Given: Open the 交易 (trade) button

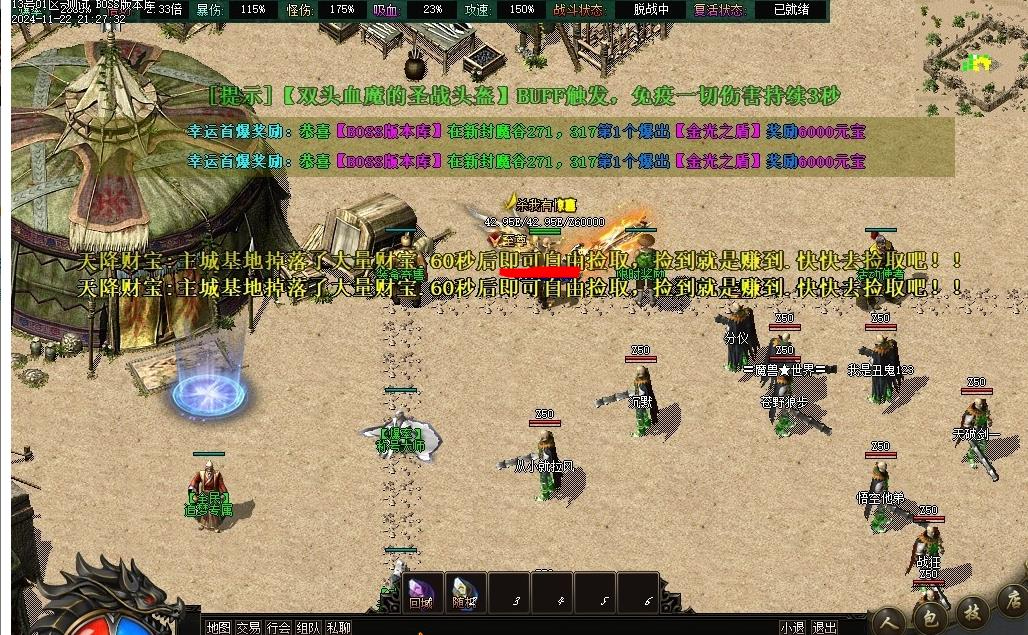Looking at the screenshot, I should [248, 627].
